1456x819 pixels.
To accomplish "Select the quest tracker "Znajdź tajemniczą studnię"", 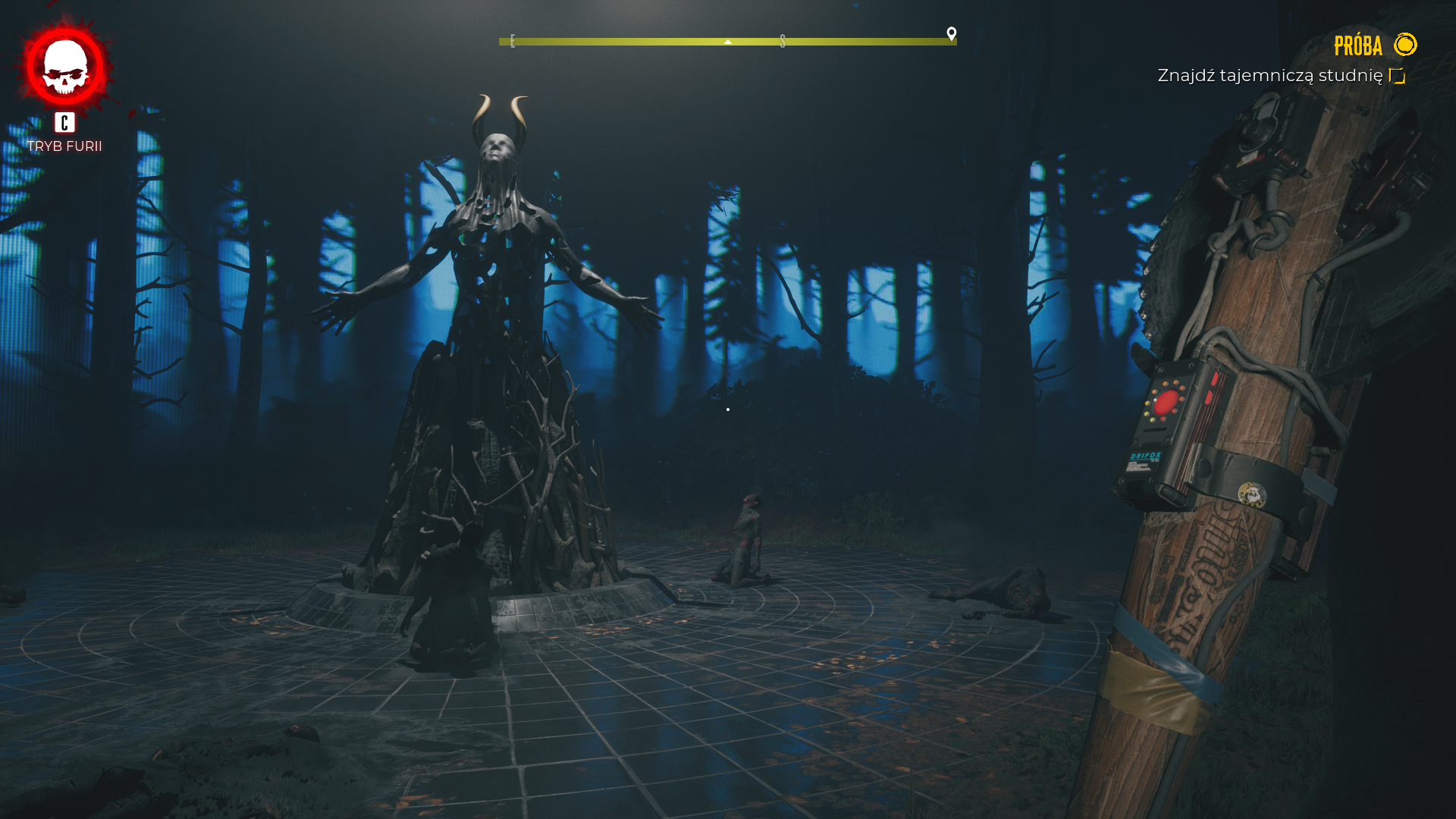I will click(x=1269, y=76).
